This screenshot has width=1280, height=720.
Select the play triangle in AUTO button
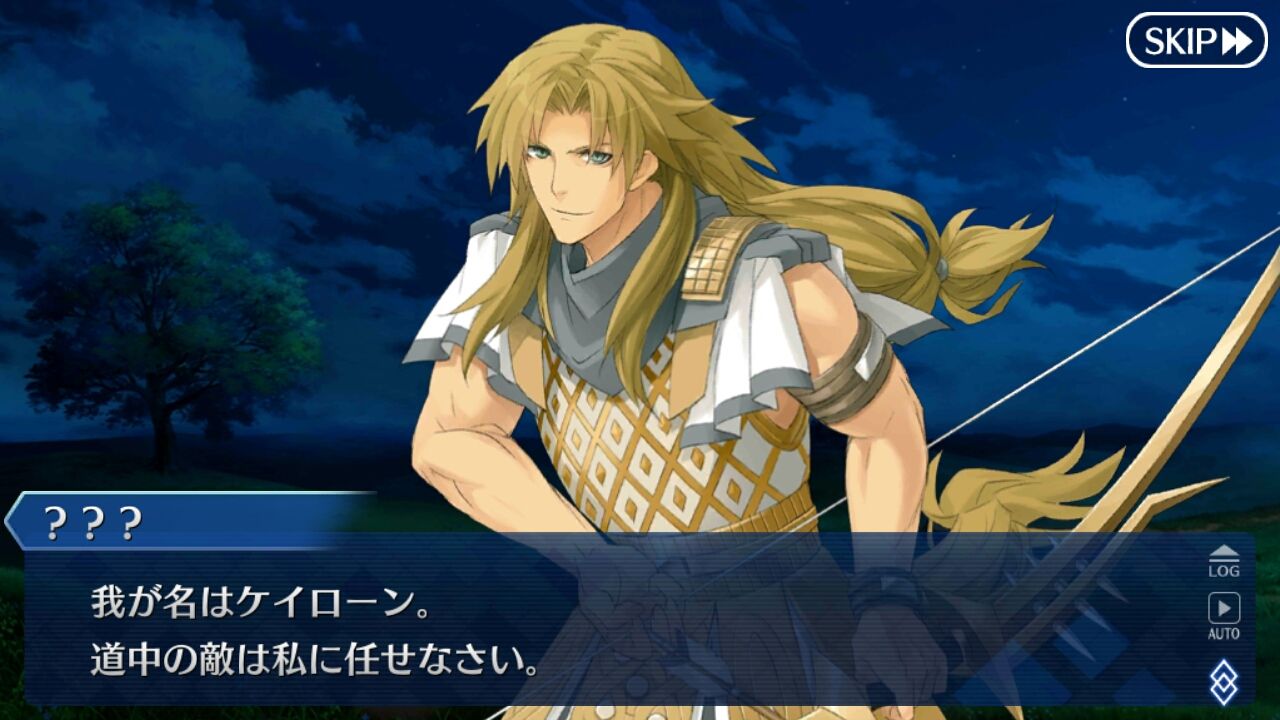pyautogui.click(x=1224, y=605)
